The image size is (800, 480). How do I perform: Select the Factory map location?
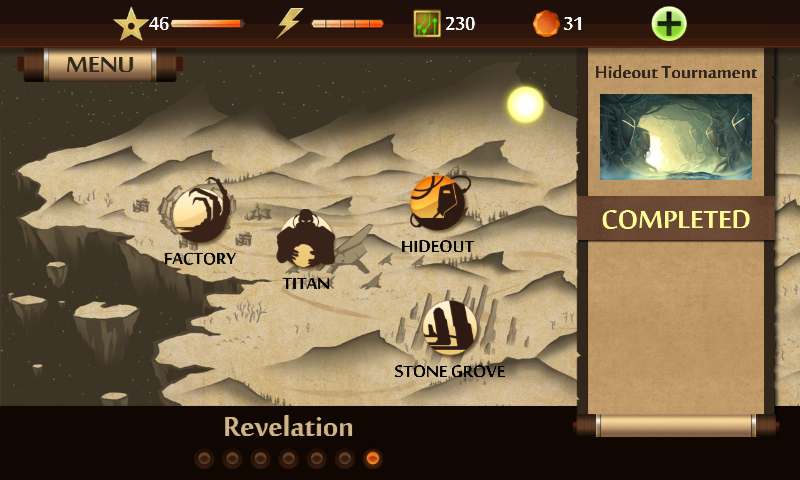[x=200, y=213]
